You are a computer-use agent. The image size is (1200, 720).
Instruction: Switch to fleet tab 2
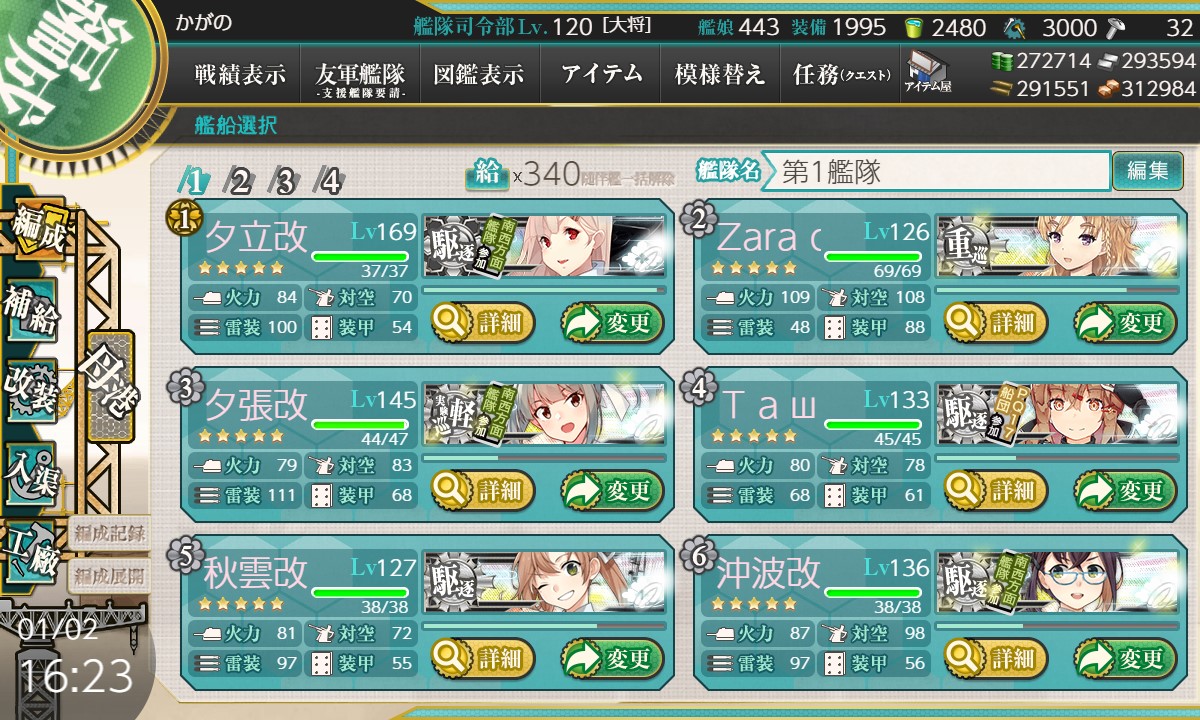pos(241,182)
